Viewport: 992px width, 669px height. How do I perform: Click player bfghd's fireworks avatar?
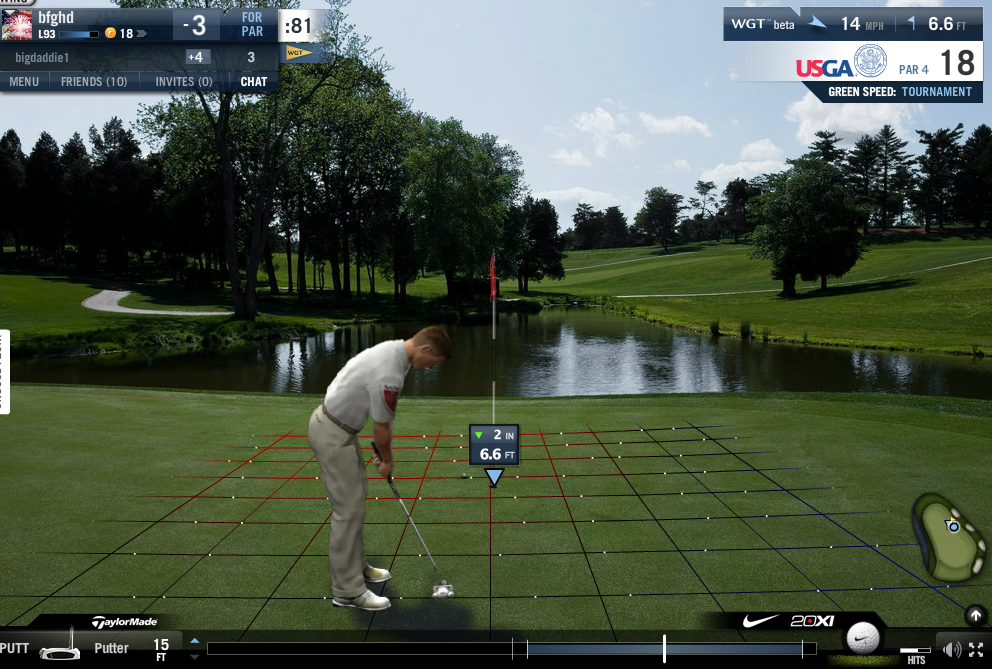tap(16, 25)
